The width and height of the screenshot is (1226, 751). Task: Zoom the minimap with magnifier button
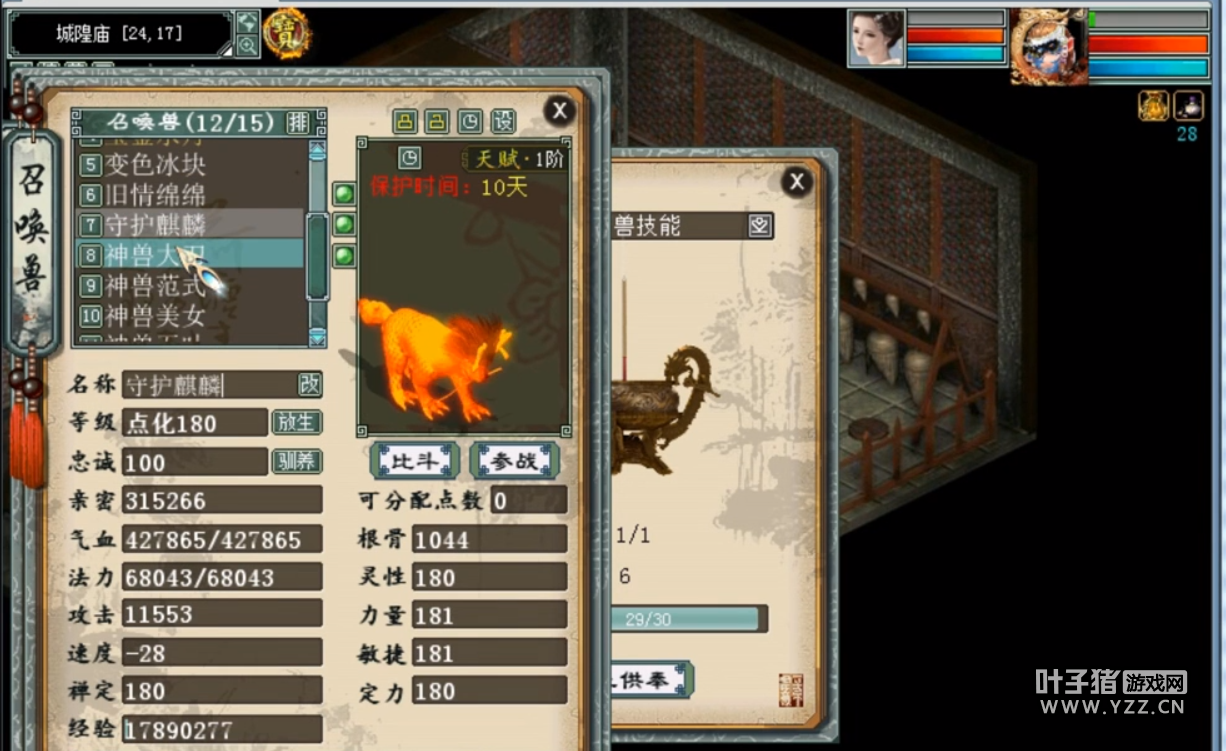(247, 46)
